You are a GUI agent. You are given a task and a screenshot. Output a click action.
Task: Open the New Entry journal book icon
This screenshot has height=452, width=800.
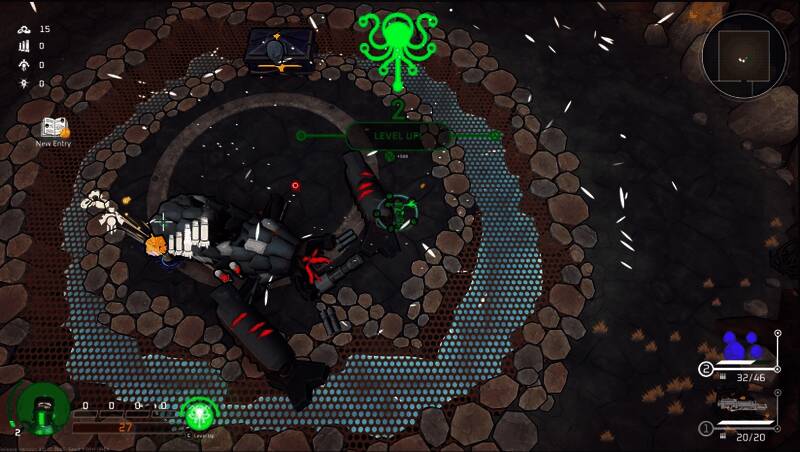pyautogui.click(x=53, y=128)
